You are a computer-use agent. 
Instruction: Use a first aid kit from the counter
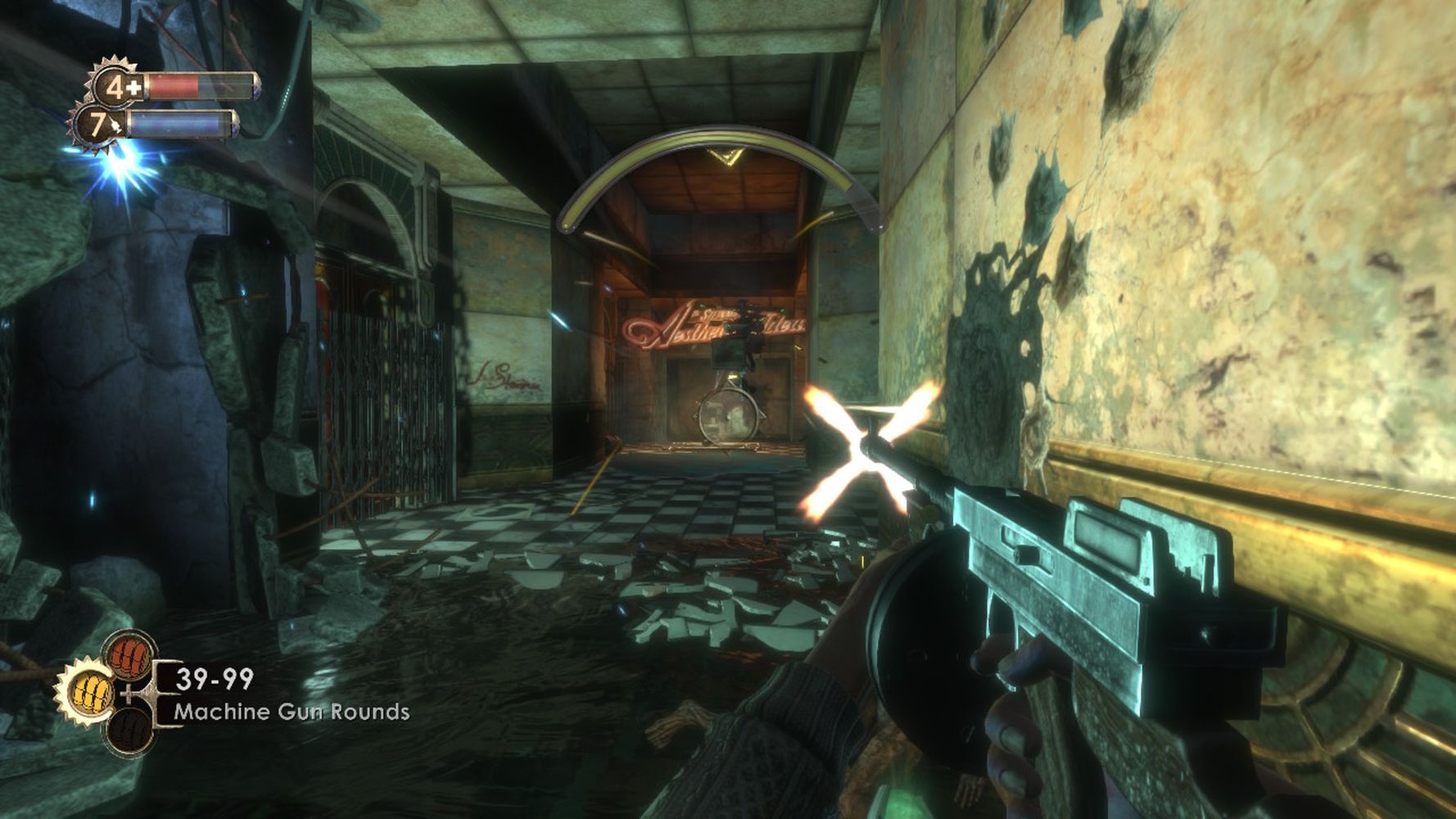(118, 87)
